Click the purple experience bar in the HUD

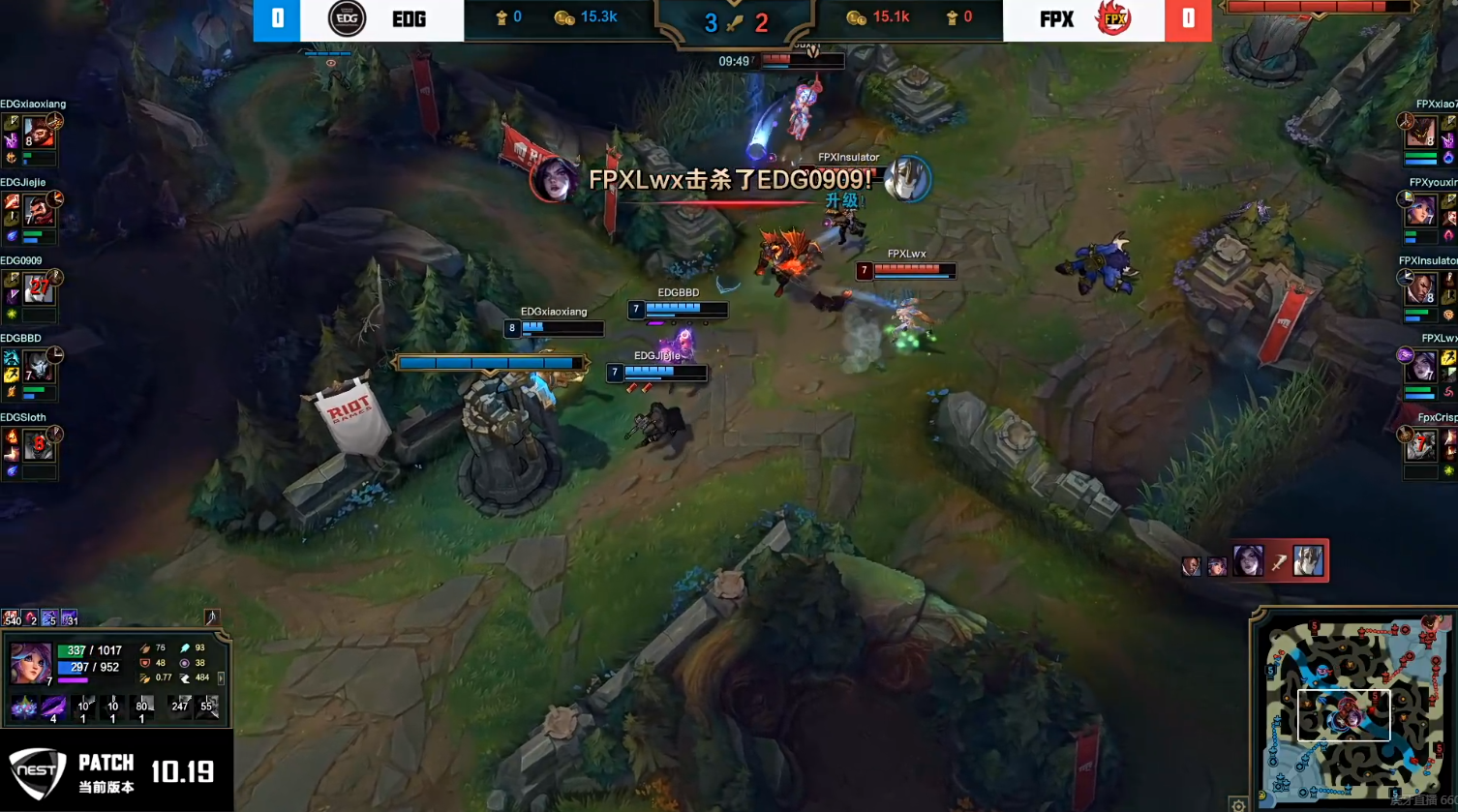click(71, 680)
